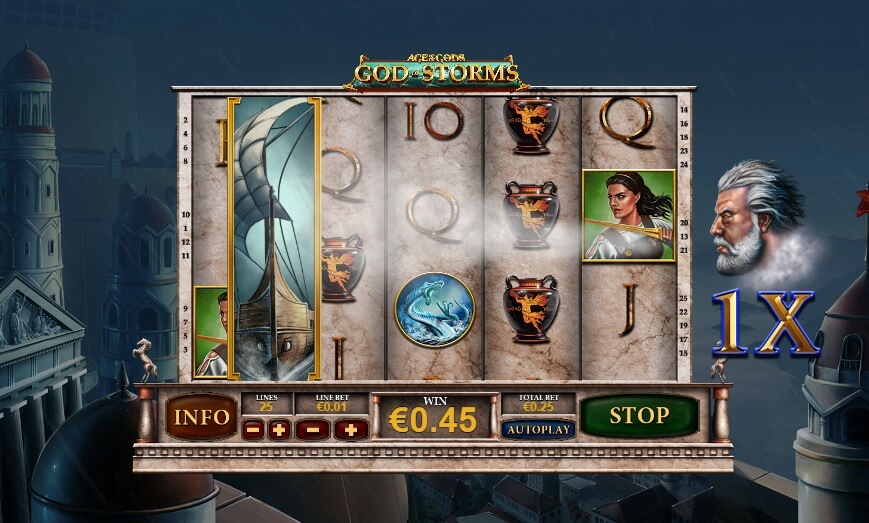
Task: Open the INFO paytable
Action: pyautogui.click(x=201, y=416)
